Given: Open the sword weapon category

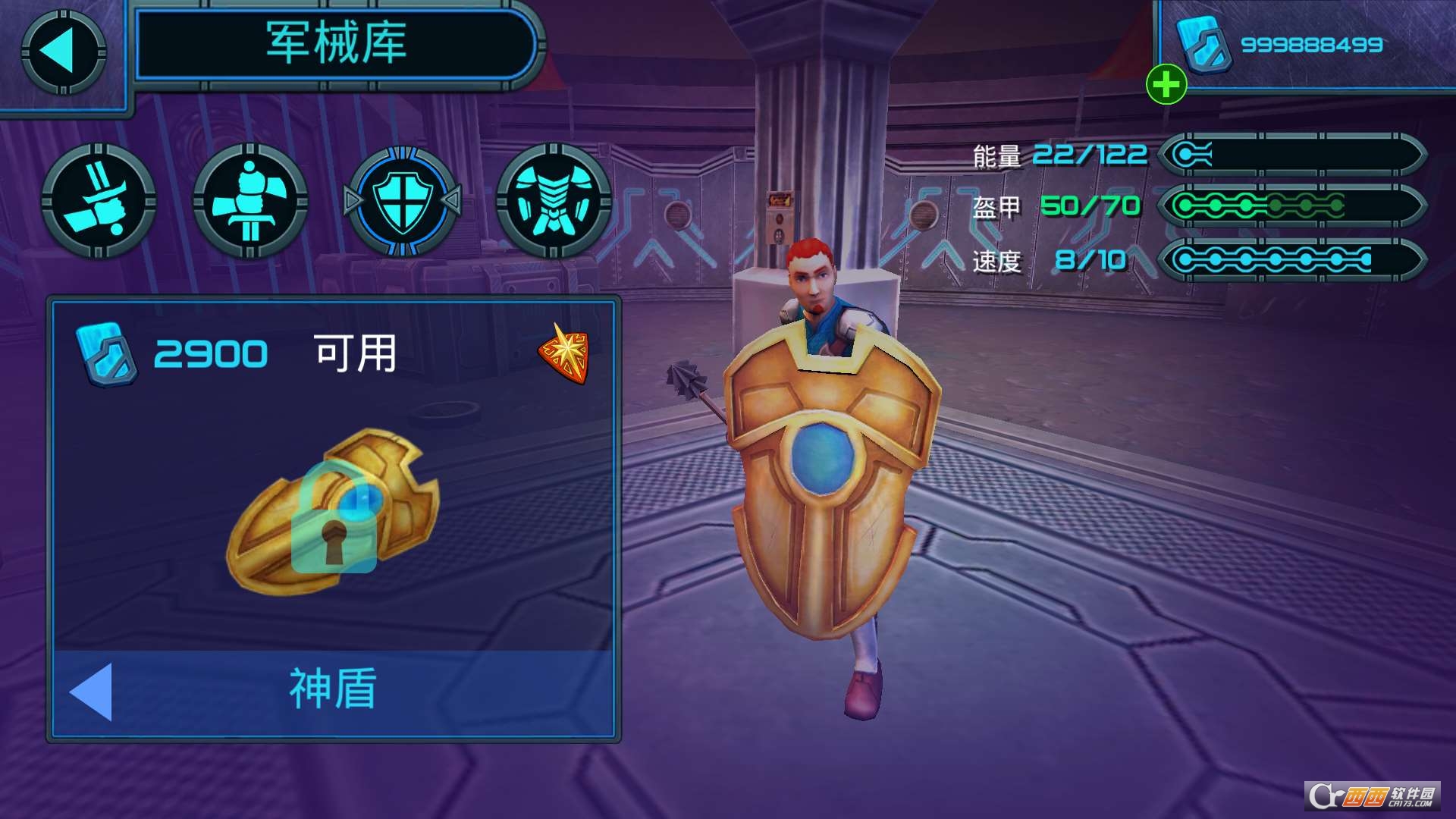Looking at the screenshot, I should 99,201.
